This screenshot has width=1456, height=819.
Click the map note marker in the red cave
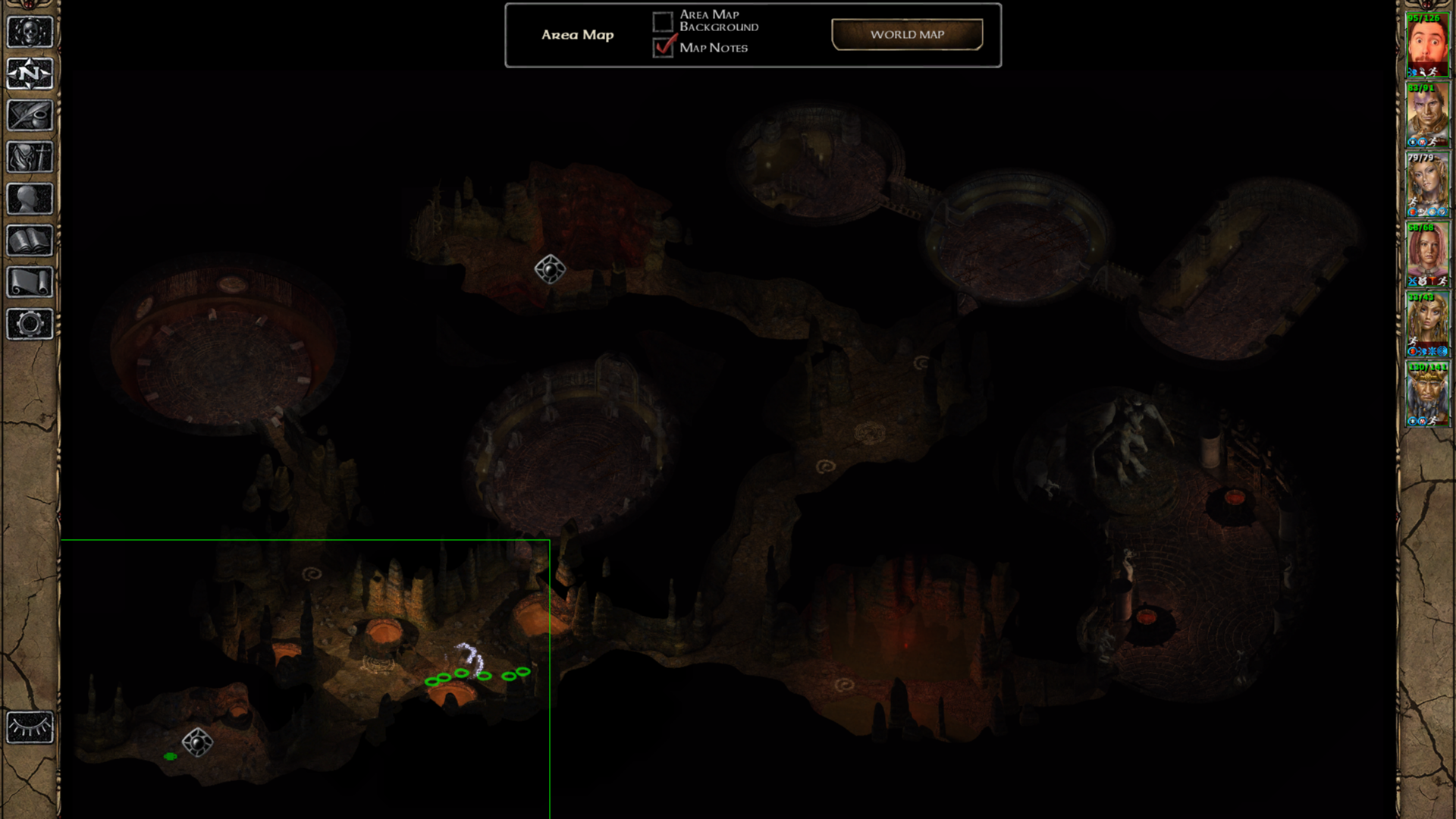click(550, 268)
